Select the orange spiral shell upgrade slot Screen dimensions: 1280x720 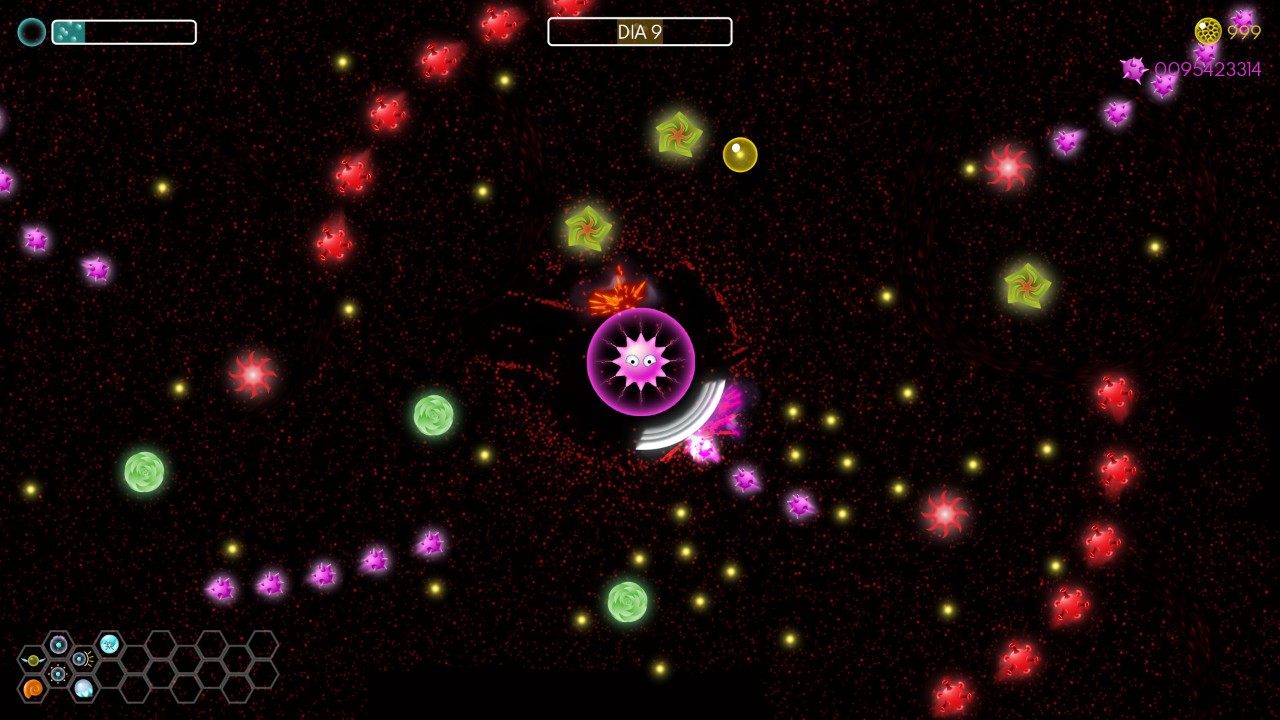click(33, 688)
